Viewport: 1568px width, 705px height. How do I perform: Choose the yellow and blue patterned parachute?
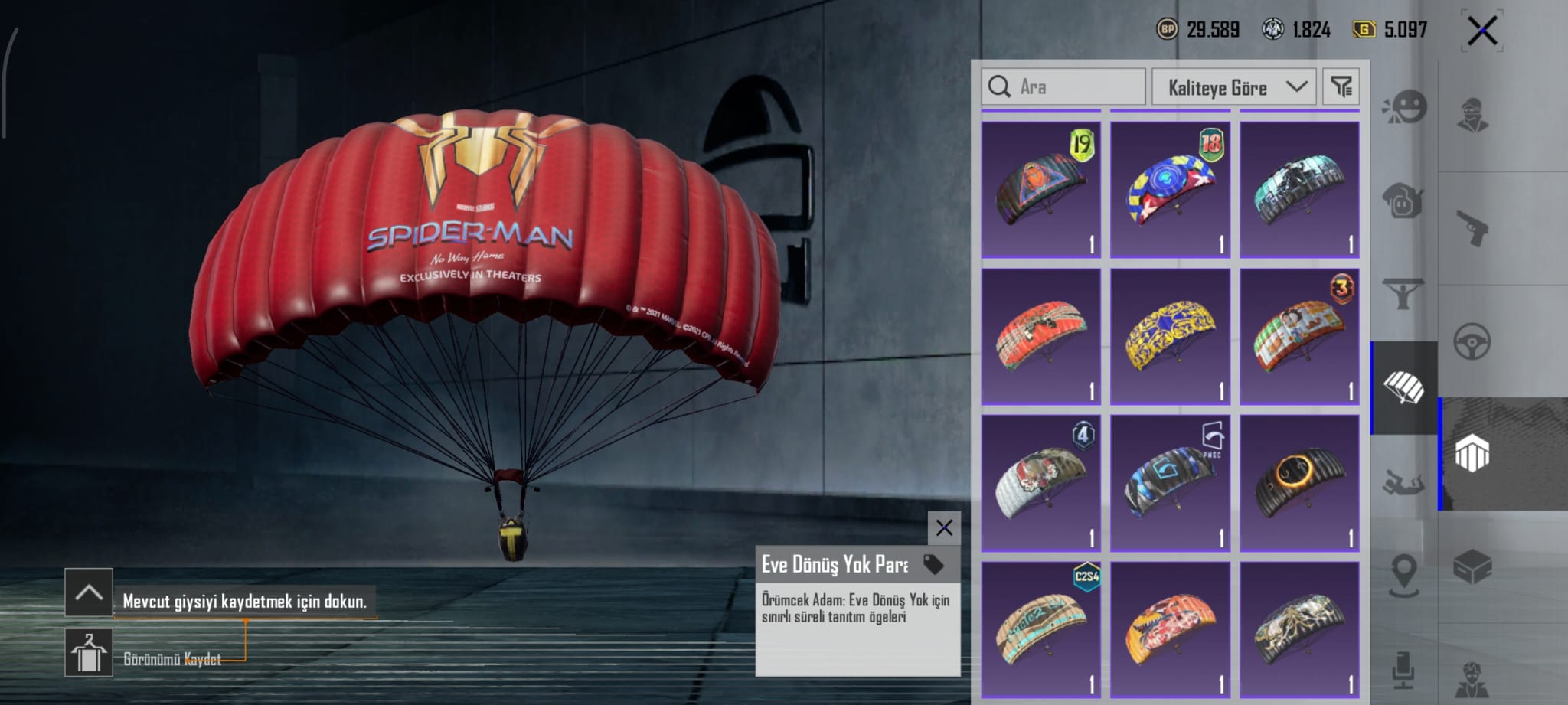tap(1170, 336)
